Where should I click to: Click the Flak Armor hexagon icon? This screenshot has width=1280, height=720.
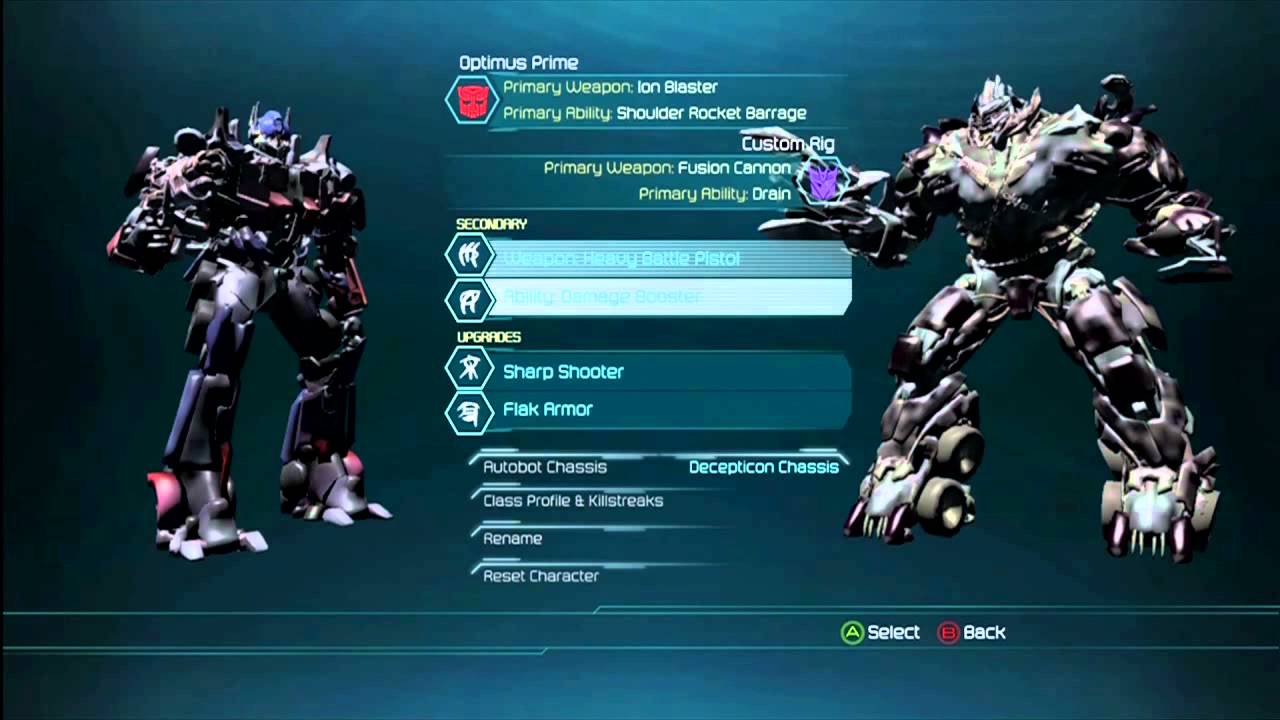coord(469,409)
